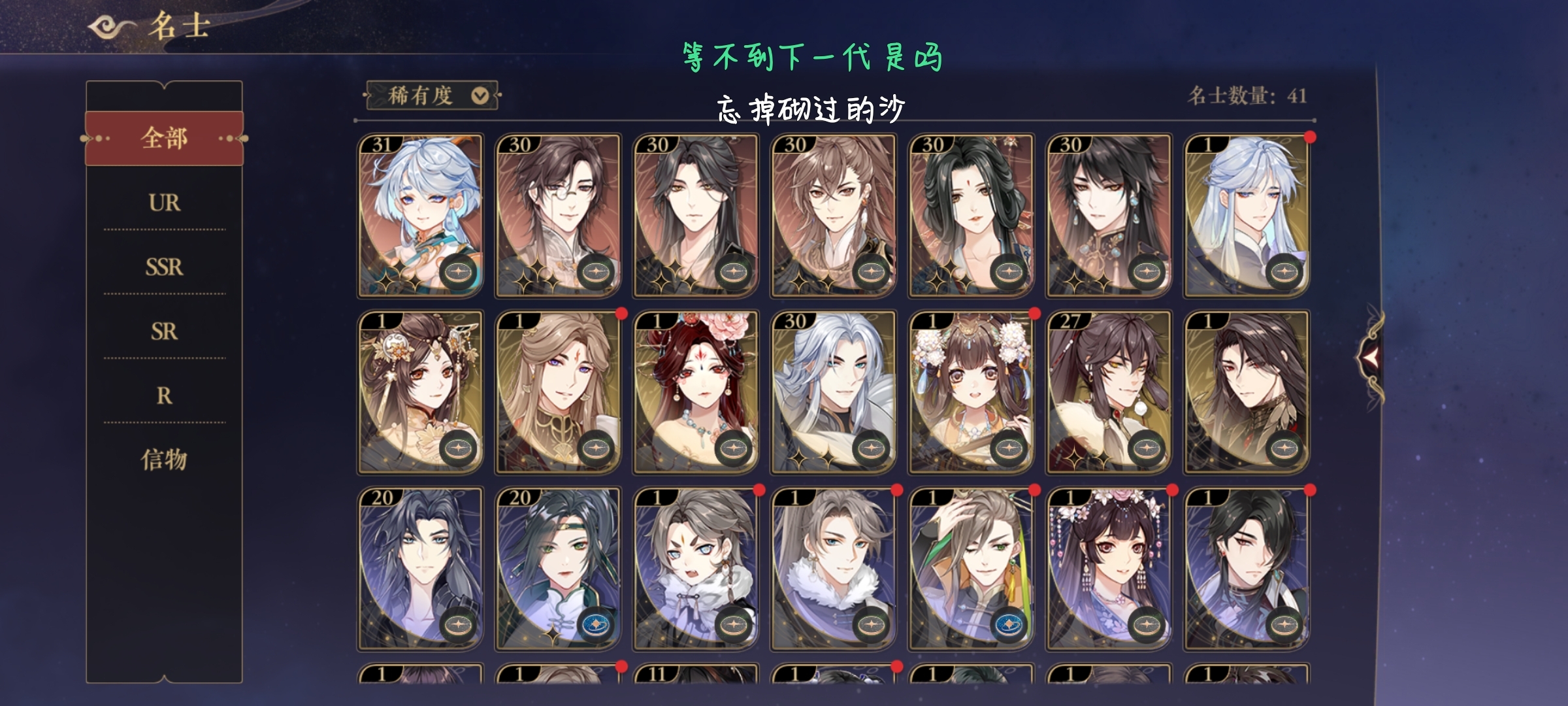The height and width of the screenshot is (706, 1568).
Task: Open the 稀有度 sorting dropdown
Action: 433,96
